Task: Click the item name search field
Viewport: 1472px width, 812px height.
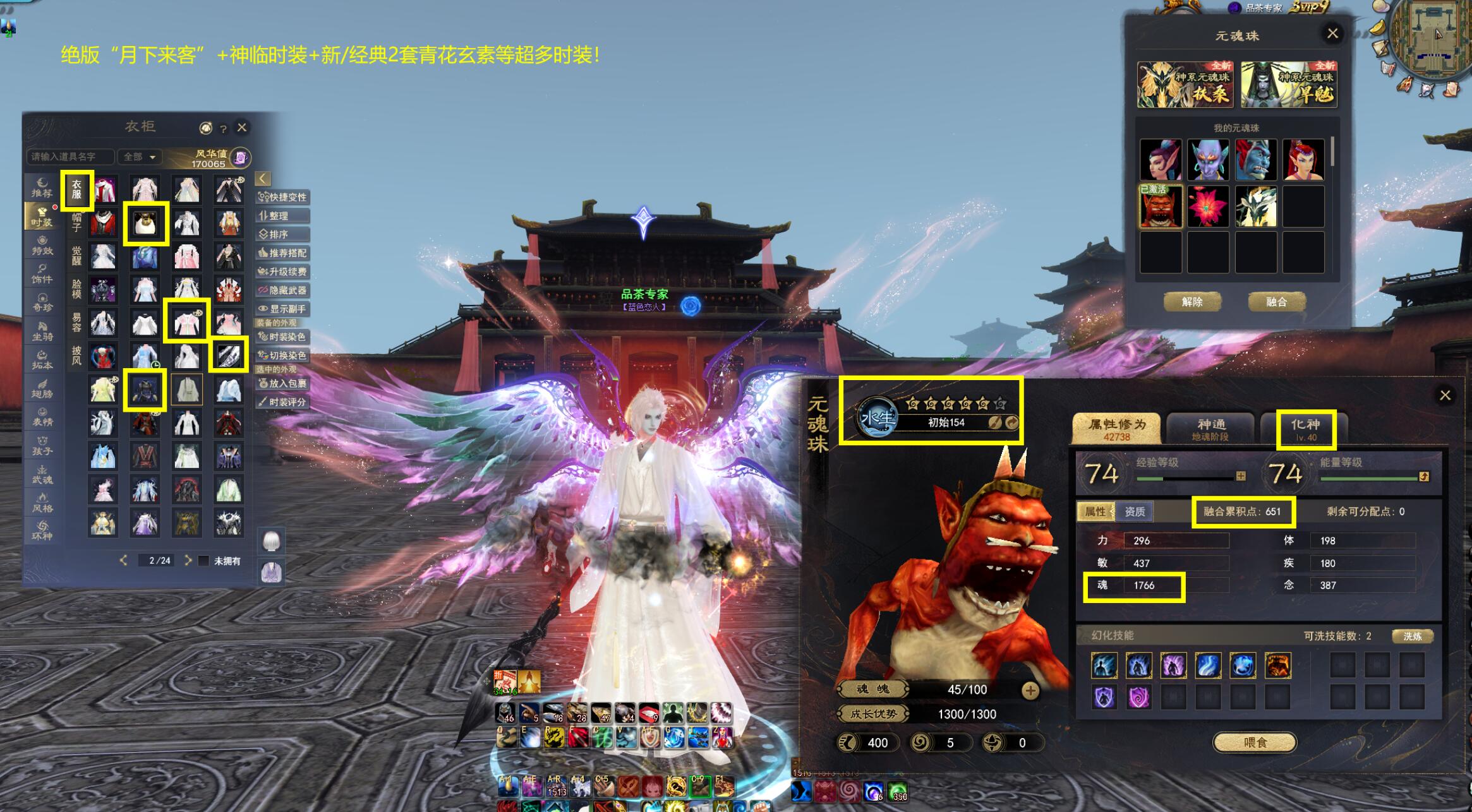Action: point(69,157)
